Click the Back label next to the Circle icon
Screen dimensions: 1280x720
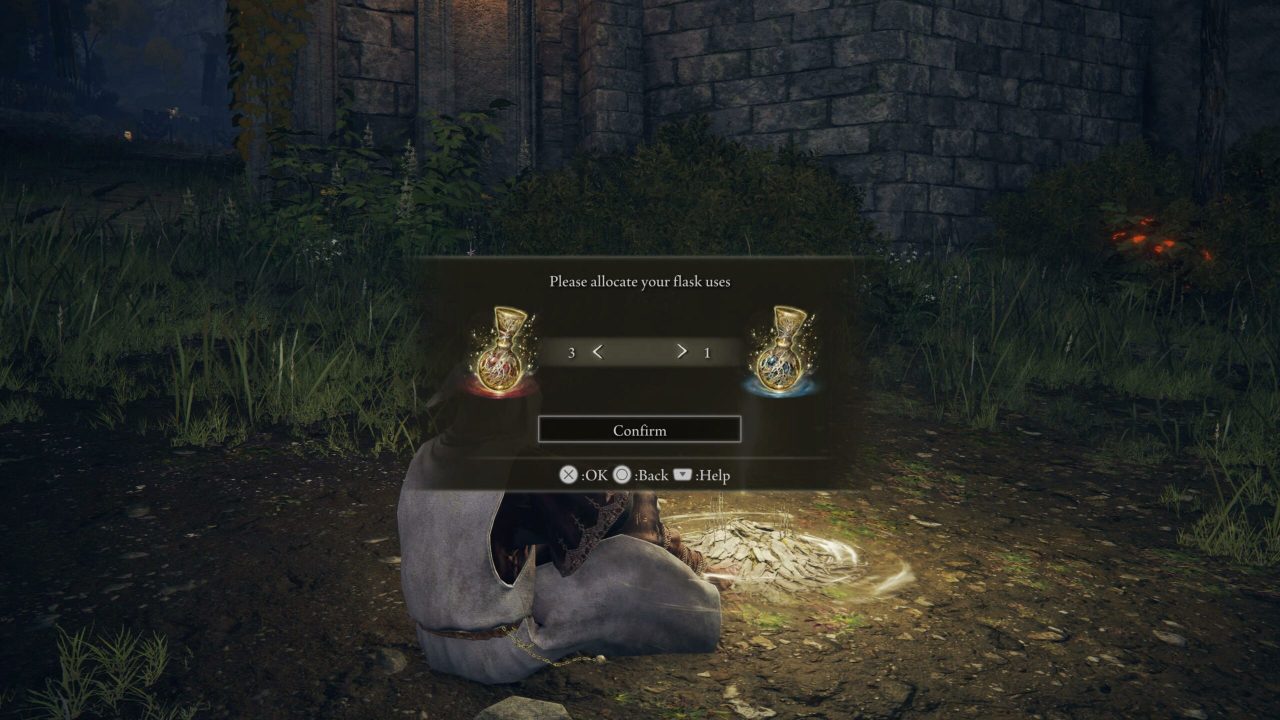(651, 475)
